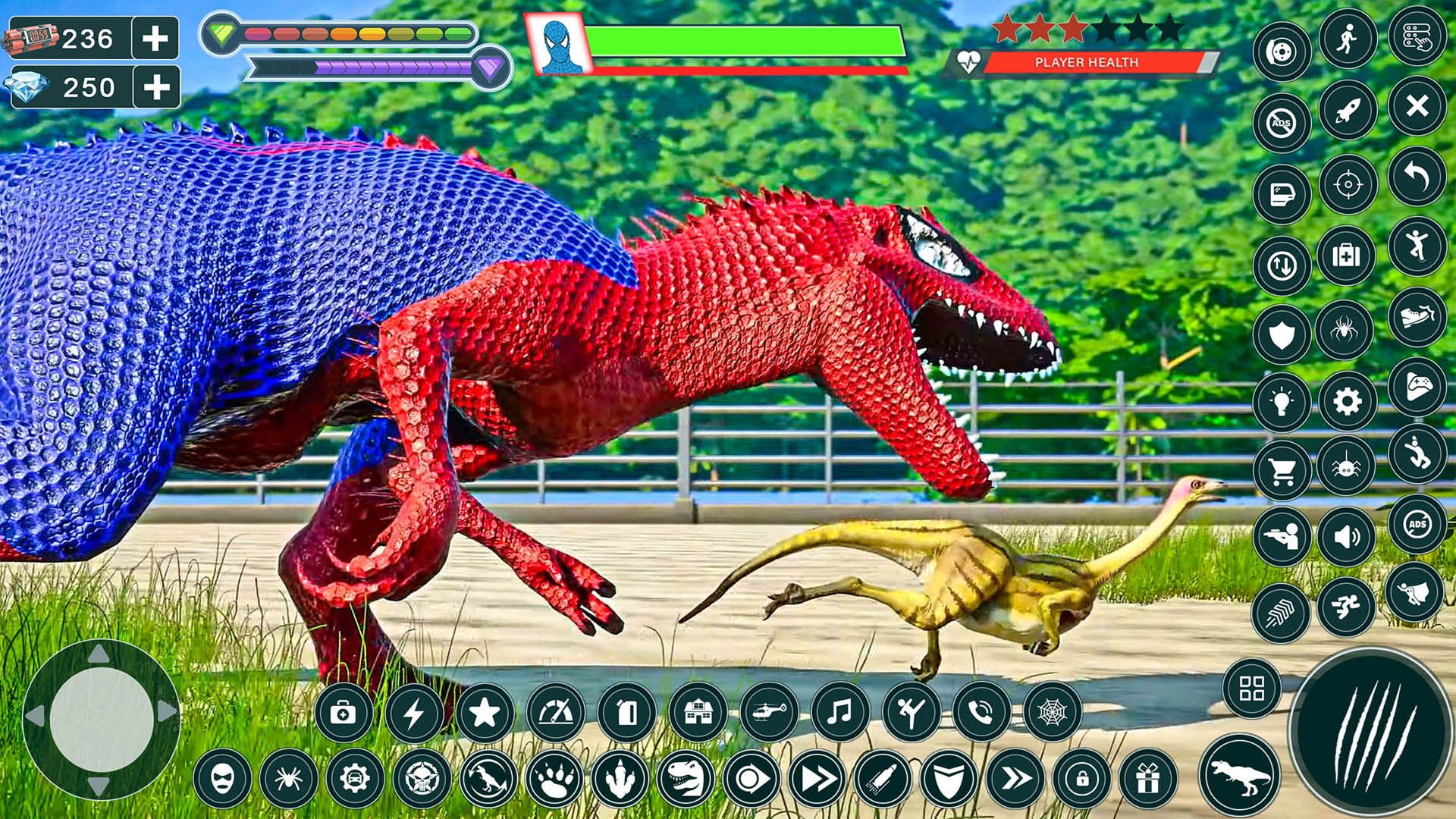
Task: Select the spider-web shooter icon
Action: pyautogui.click(x=1053, y=711)
